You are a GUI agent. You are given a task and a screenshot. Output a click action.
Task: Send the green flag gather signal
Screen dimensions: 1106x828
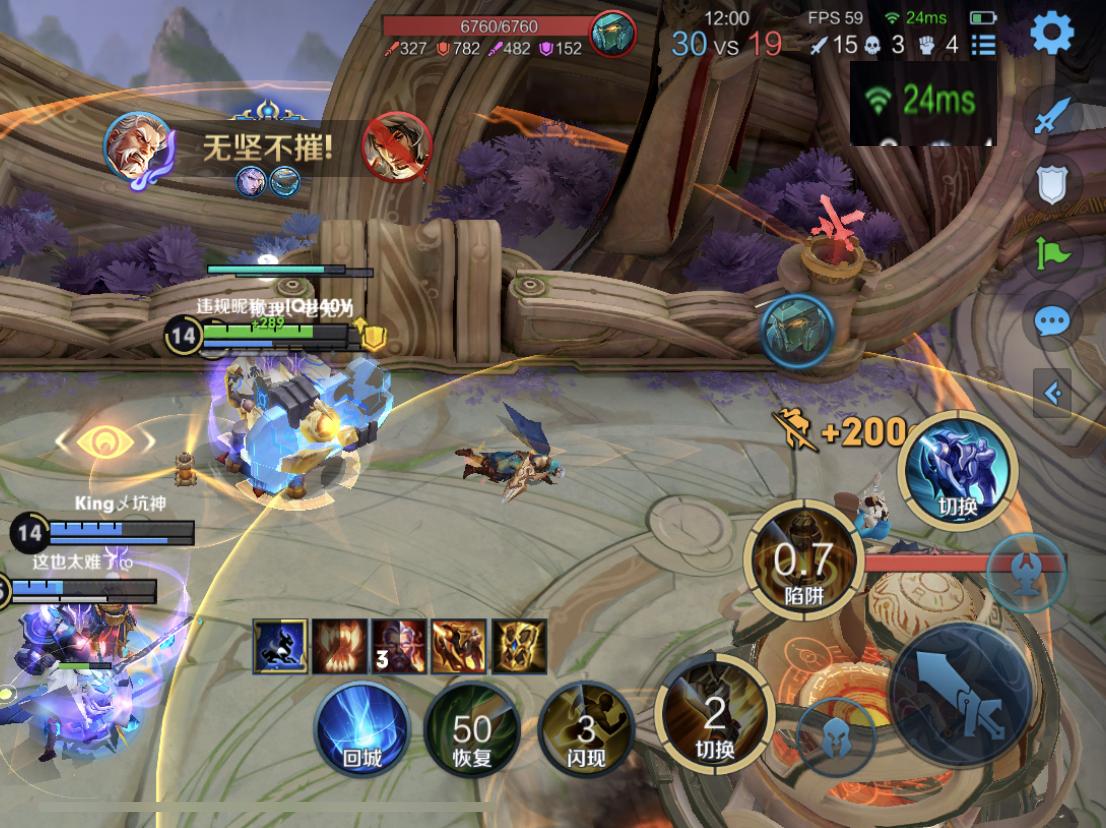pyautogui.click(x=1053, y=253)
